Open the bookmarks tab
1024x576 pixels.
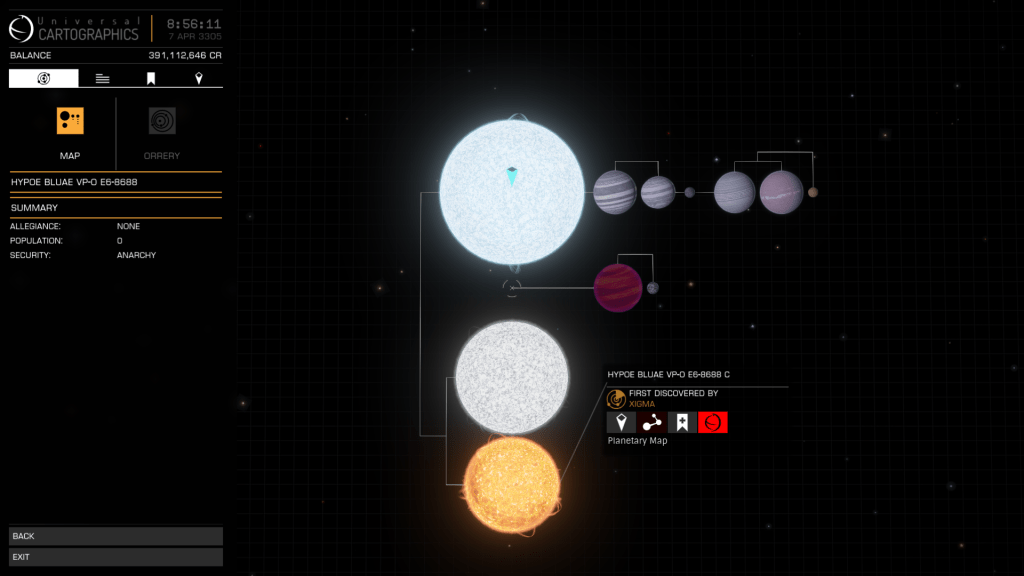click(x=151, y=78)
